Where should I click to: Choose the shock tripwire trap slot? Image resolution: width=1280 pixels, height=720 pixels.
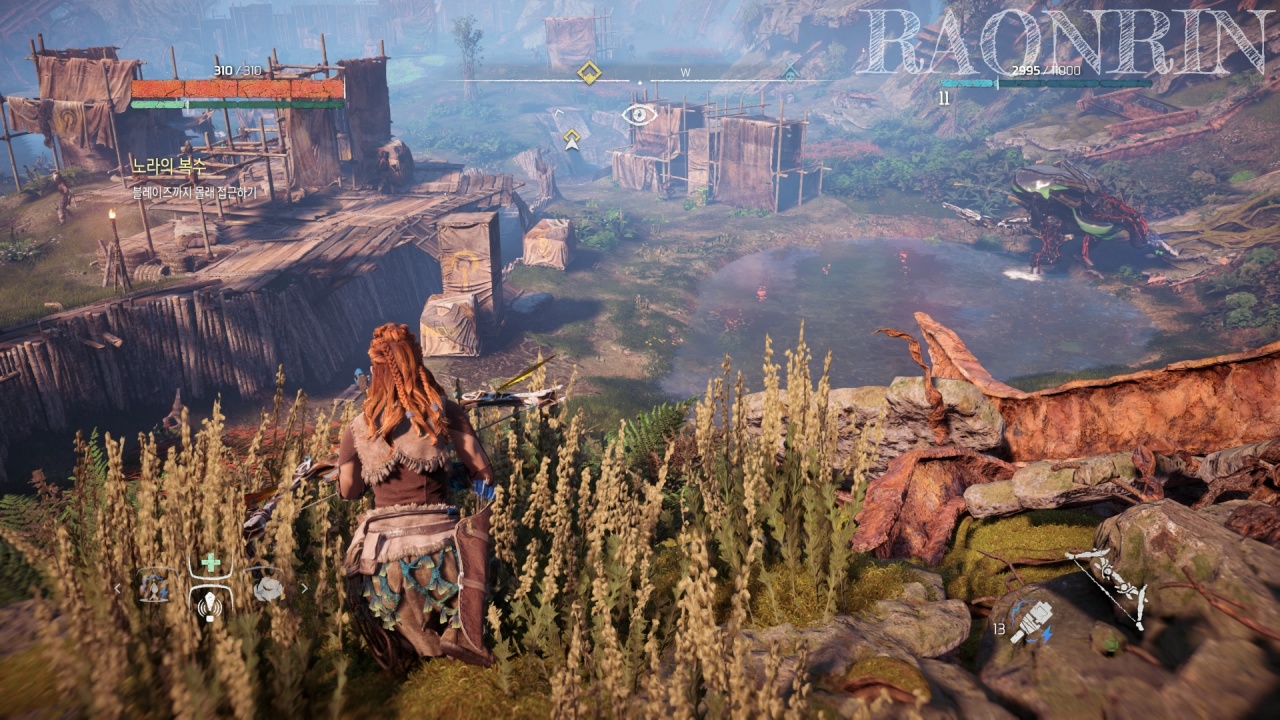[x=153, y=587]
